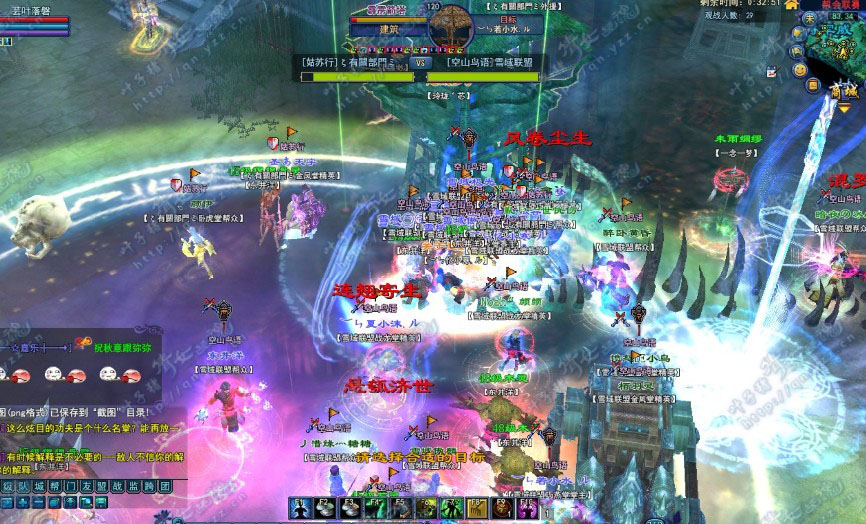
Task: Open the 帮 guild chat channel
Action: pyautogui.click(x=56, y=486)
